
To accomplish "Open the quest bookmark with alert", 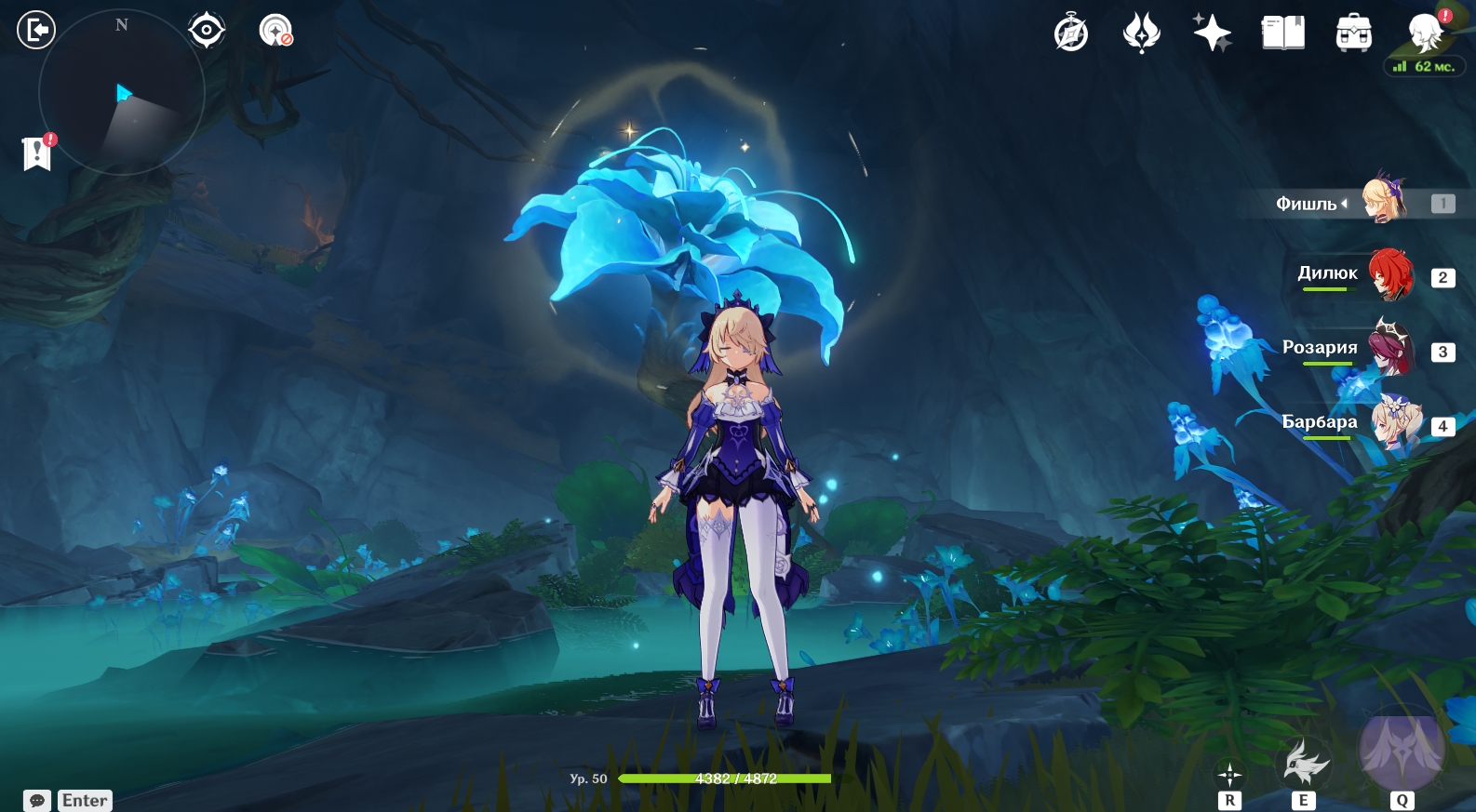I will pyautogui.click(x=37, y=153).
